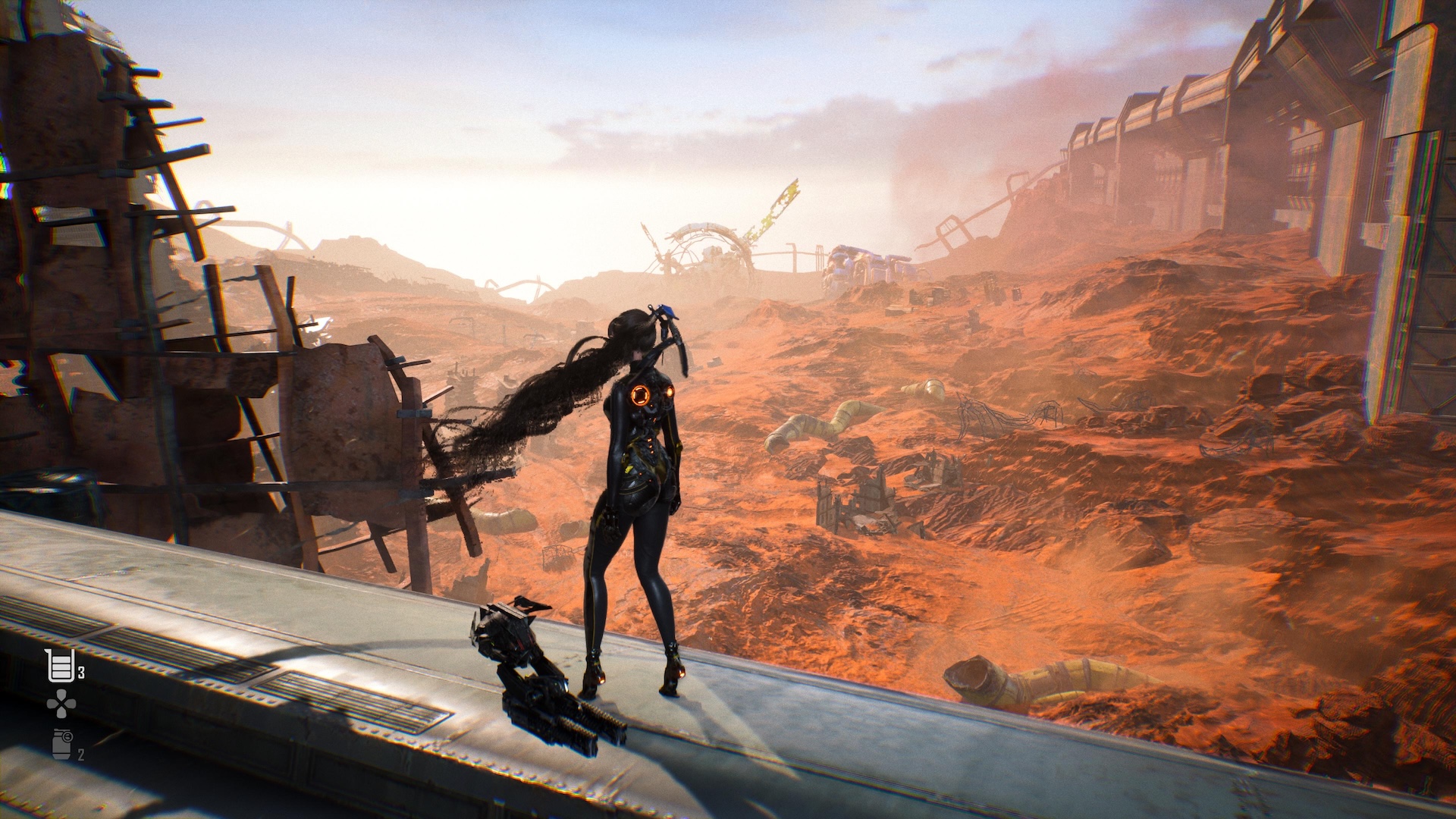Select the grenade item icon
This screenshot has height=819, width=1456.
[x=61, y=744]
